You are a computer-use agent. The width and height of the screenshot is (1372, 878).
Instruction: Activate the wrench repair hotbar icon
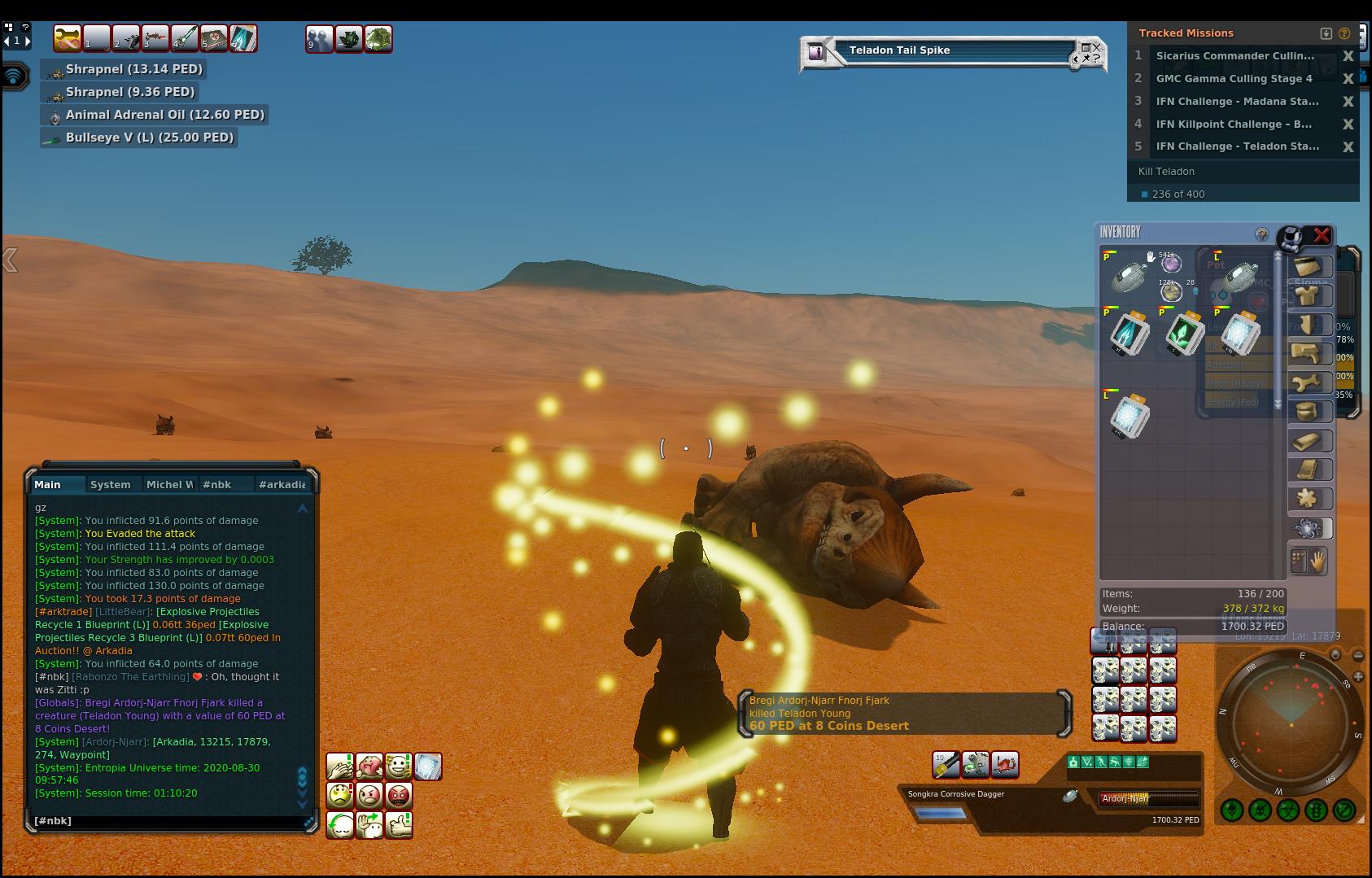(67, 38)
